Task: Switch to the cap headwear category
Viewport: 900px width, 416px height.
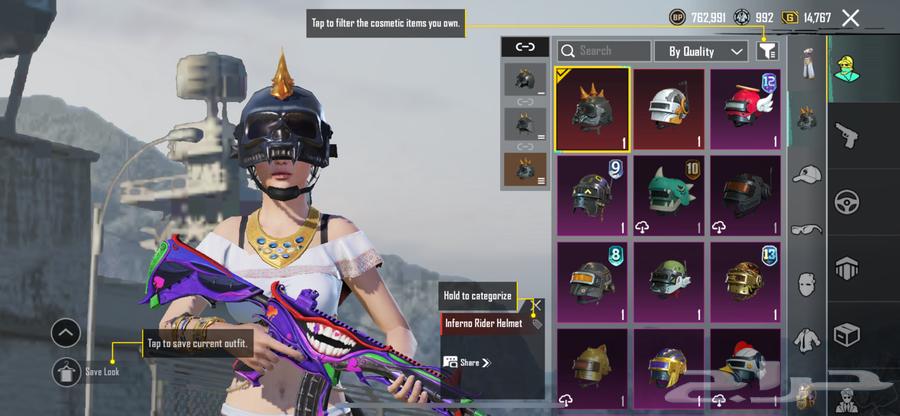Action: tap(807, 175)
